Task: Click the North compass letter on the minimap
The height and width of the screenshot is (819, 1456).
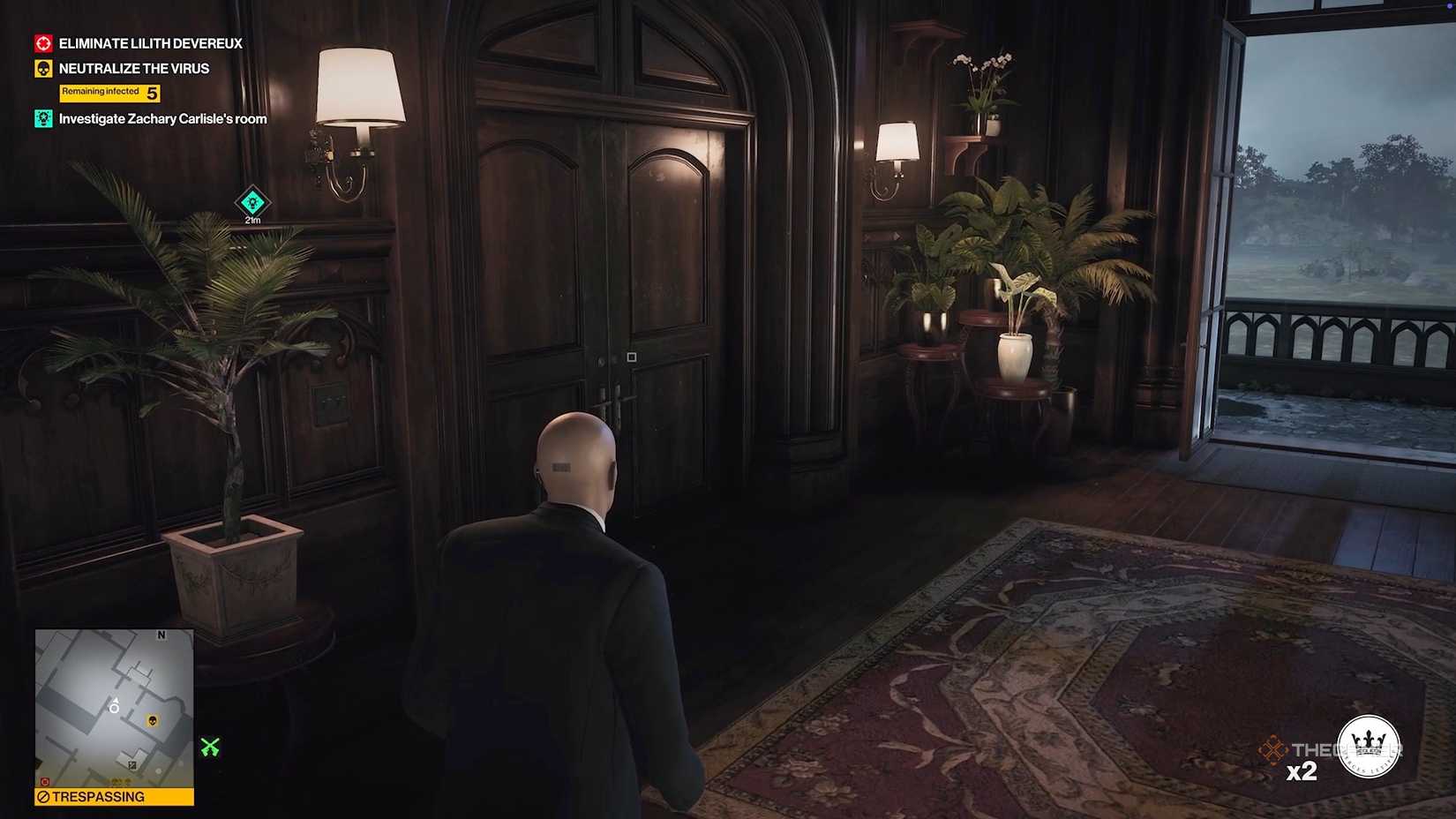Action: click(161, 635)
